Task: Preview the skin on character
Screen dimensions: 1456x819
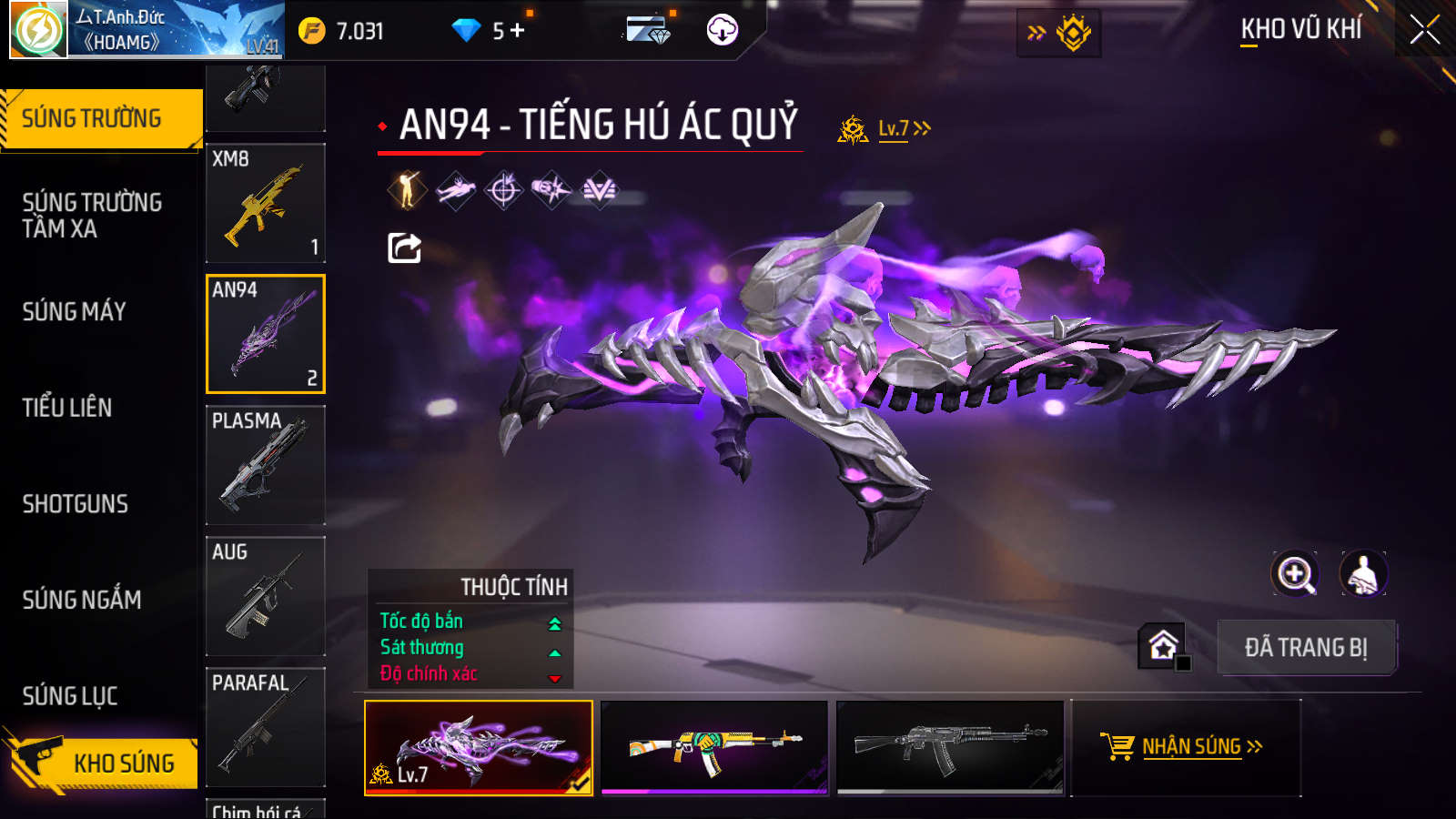Action: [1363, 574]
